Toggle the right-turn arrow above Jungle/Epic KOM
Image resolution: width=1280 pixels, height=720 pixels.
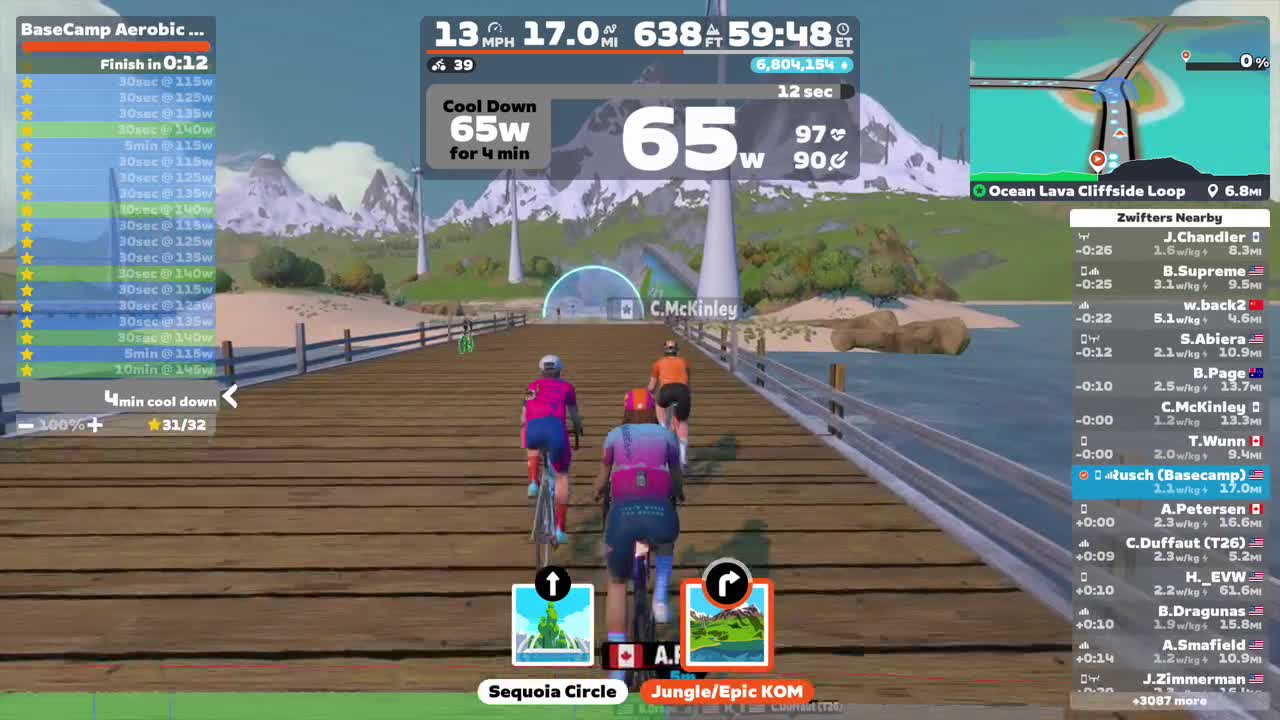point(727,585)
